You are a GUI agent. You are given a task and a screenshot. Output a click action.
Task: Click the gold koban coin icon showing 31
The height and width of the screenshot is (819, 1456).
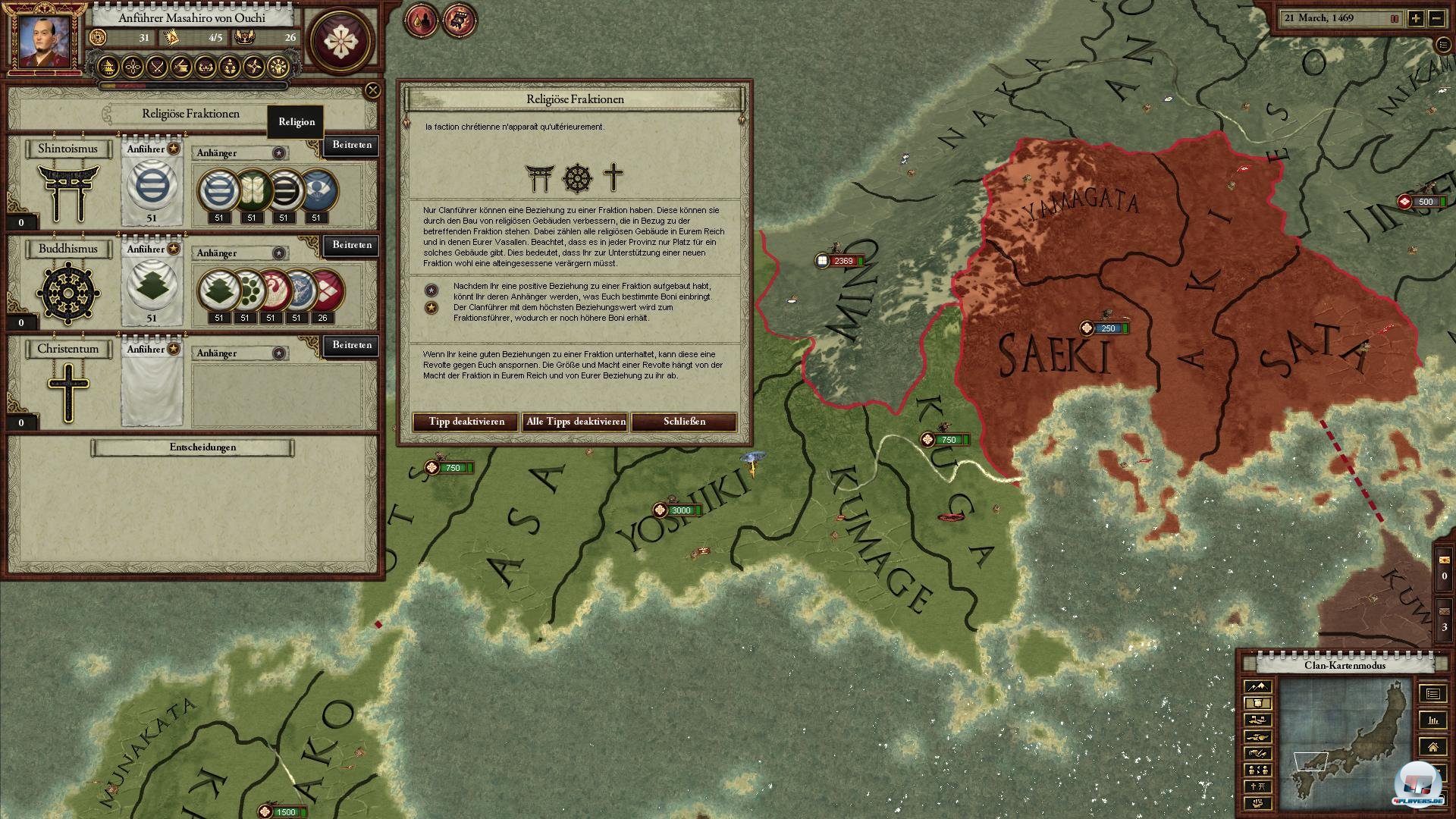pyautogui.click(x=99, y=37)
